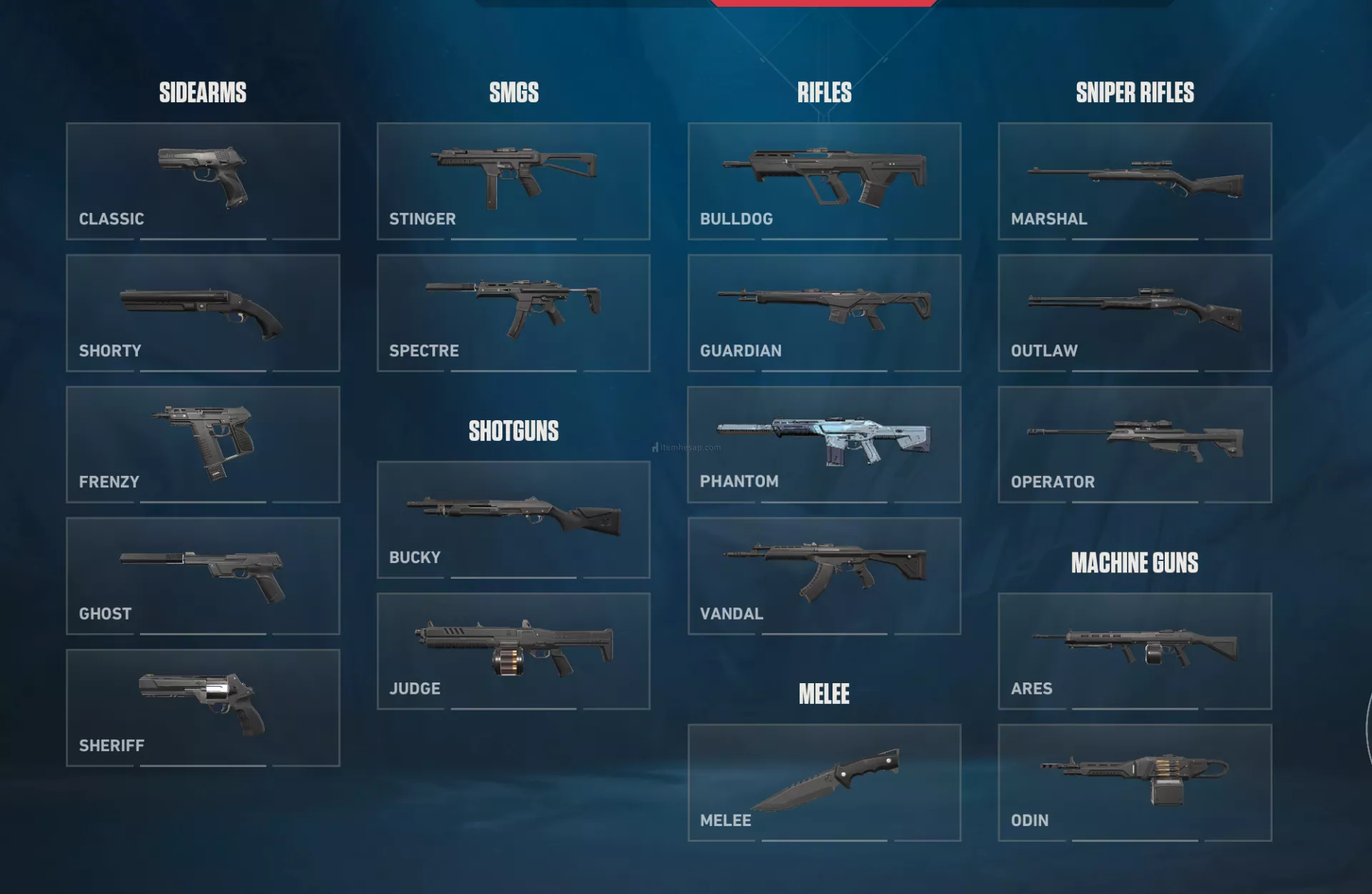Pick the Ares machine gun tile

click(1135, 651)
